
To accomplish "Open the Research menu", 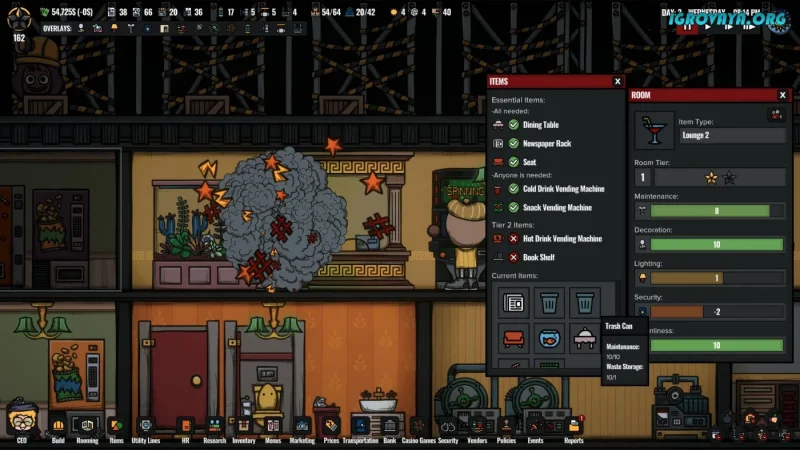I will click(214, 425).
